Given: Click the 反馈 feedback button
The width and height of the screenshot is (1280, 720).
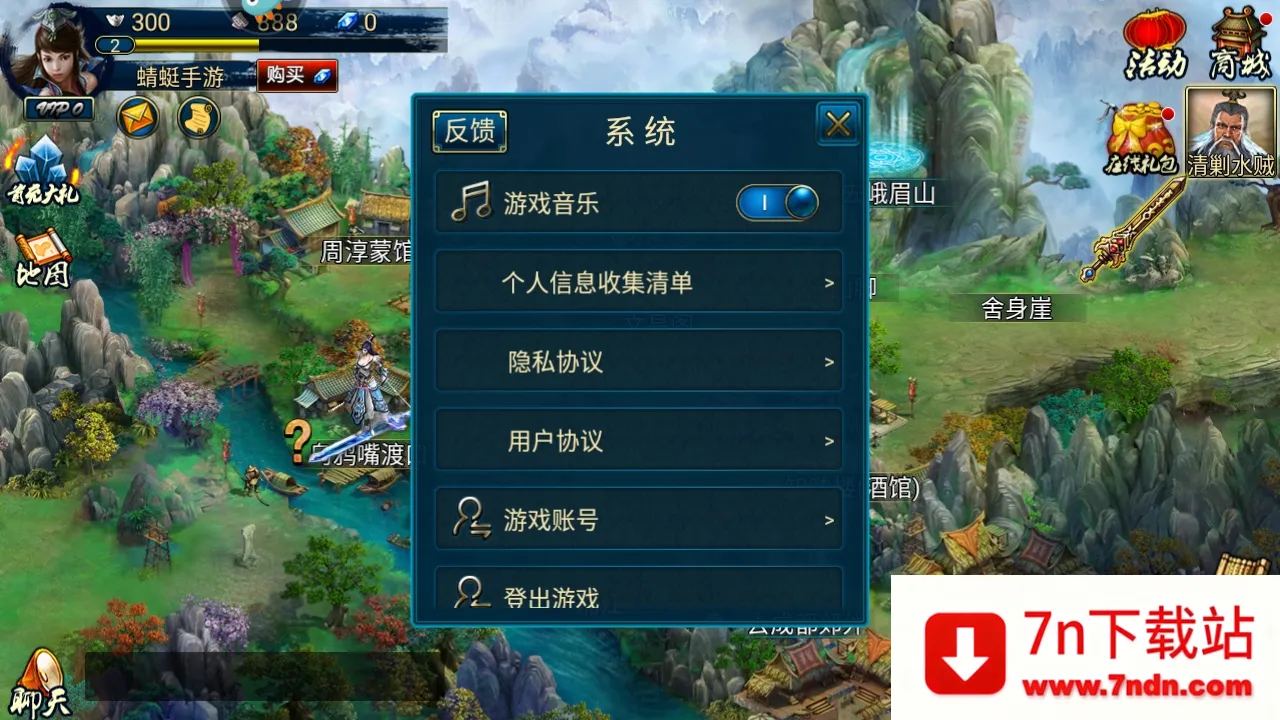Looking at the screenshot, I should click(x=469, y=131).
